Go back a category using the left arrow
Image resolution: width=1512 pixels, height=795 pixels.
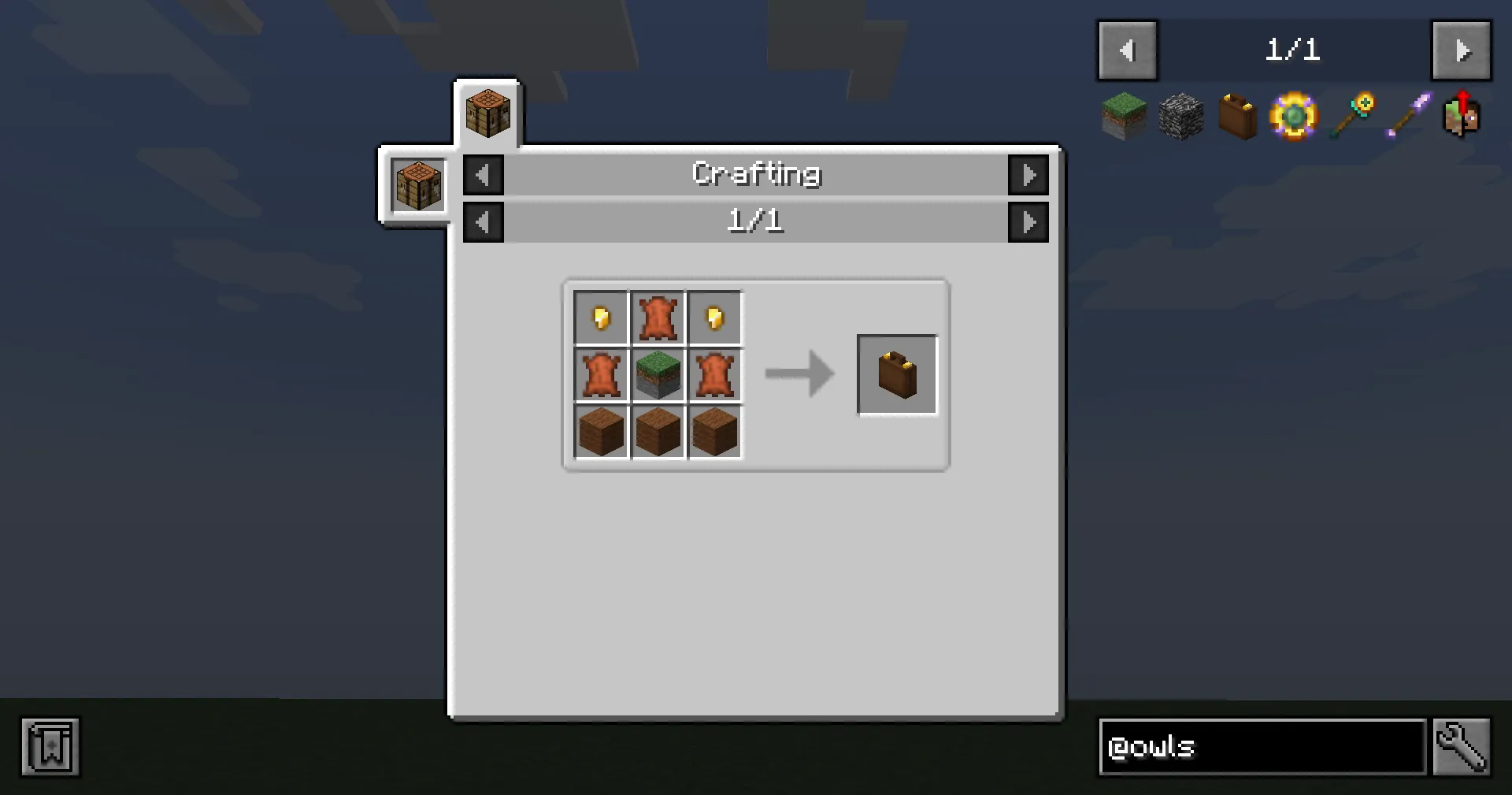(483, 175)
